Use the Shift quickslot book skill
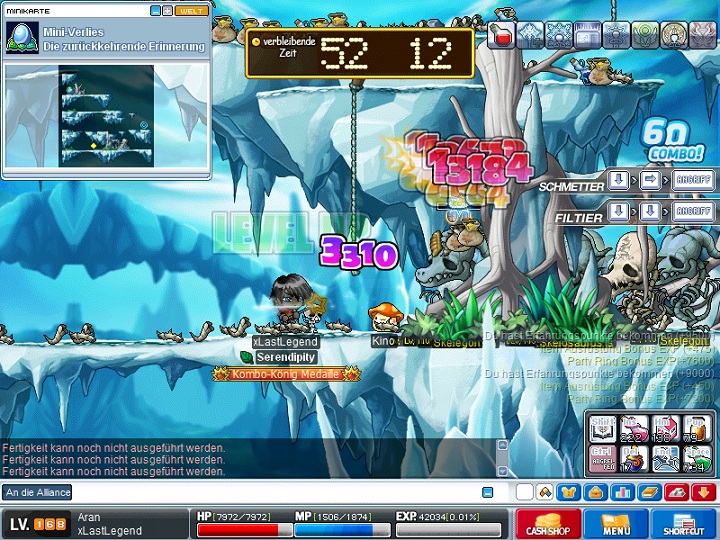Viewport: 720px width, 540px height. [x=602, y=428]
